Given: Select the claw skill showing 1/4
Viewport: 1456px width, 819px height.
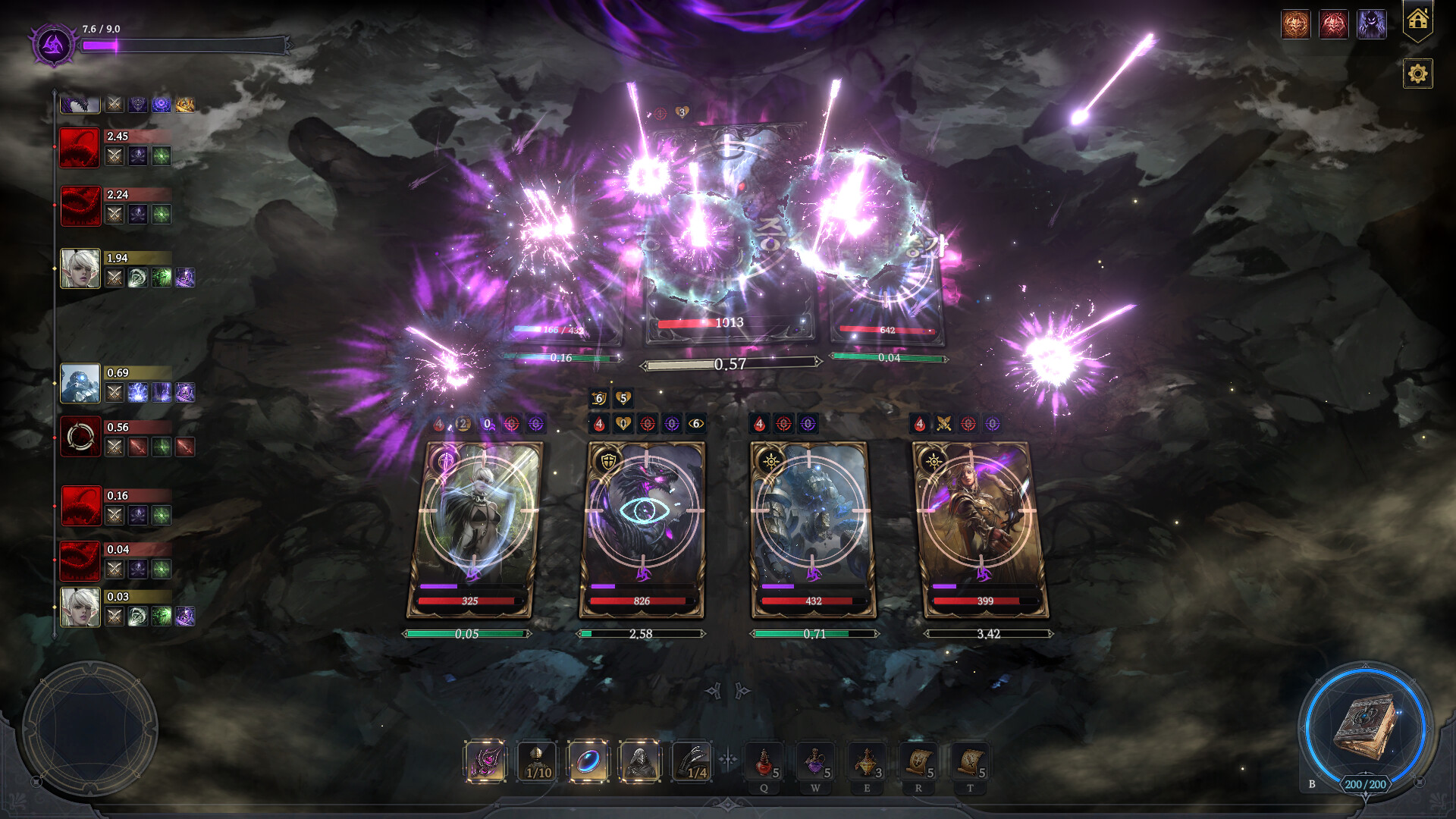Looking at the screenshot, I should 691,761.
